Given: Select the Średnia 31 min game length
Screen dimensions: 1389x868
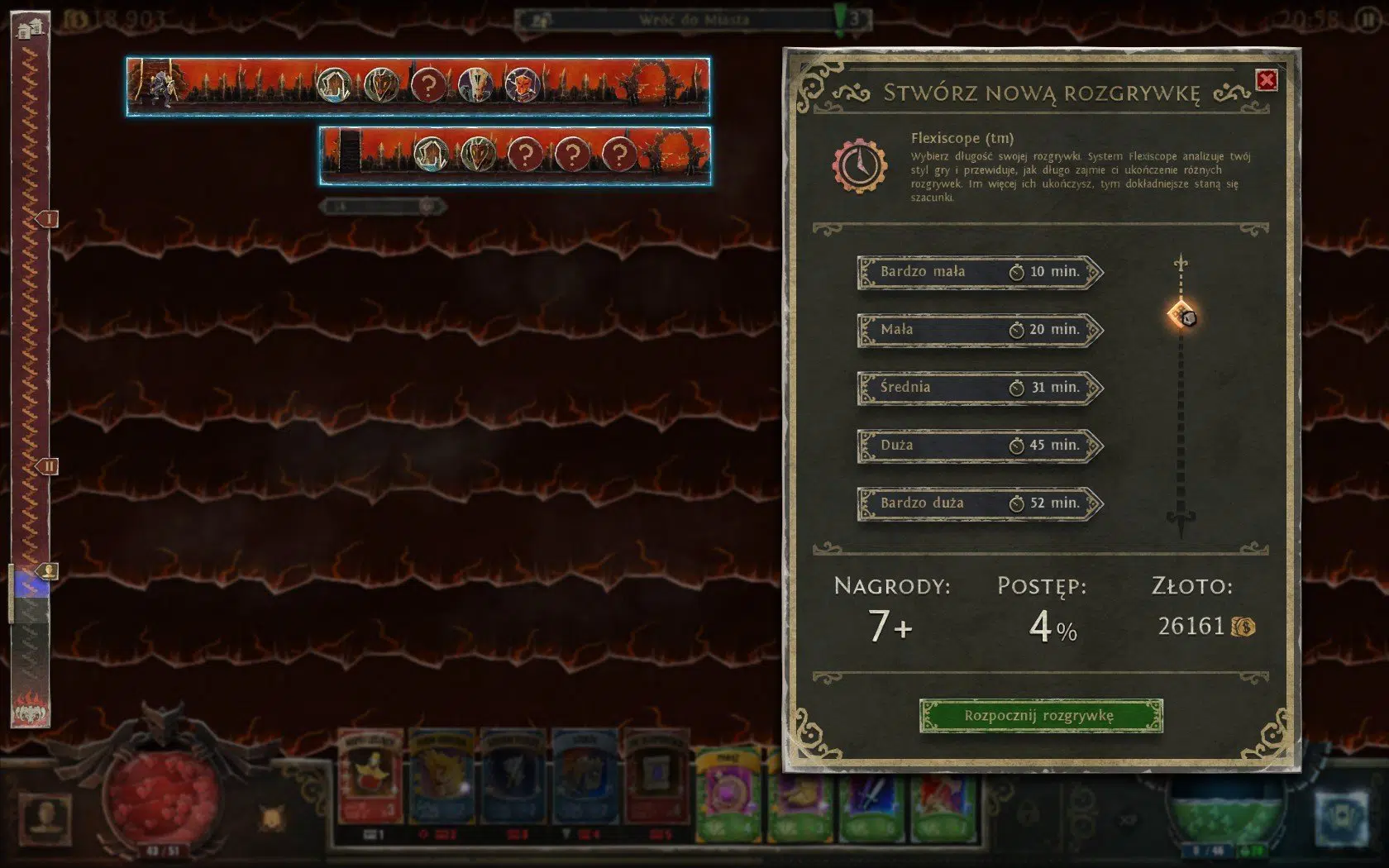Looking at the screenshot, I should [976, 387].
